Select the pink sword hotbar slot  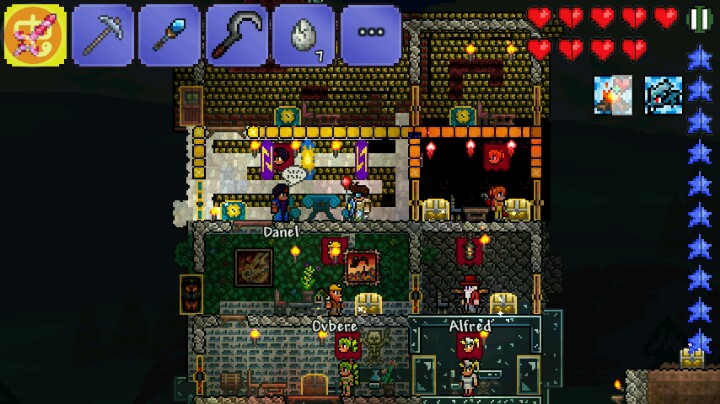[x=35, y=35]
